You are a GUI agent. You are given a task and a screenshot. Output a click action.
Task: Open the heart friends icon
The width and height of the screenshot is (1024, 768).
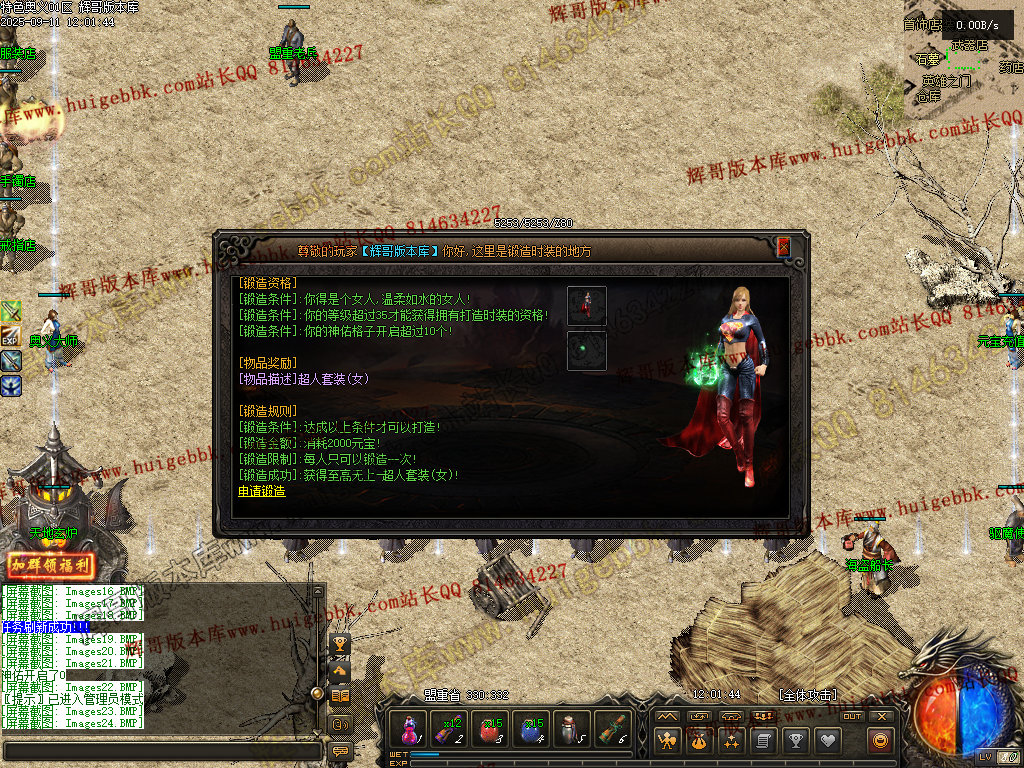tap(828, 741)
